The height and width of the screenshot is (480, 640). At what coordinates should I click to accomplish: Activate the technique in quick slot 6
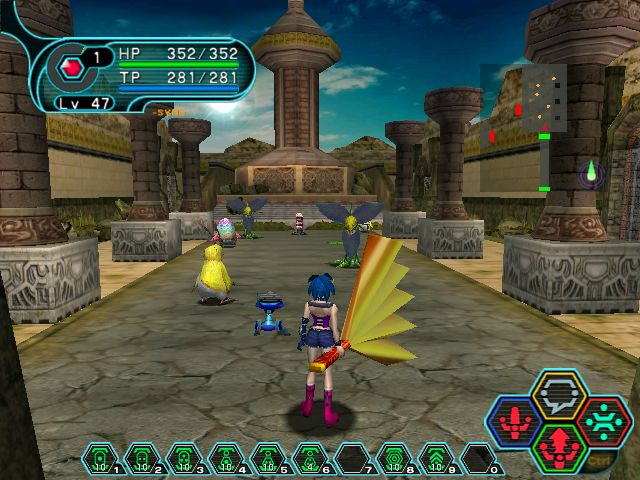click(x=309, y=459)
